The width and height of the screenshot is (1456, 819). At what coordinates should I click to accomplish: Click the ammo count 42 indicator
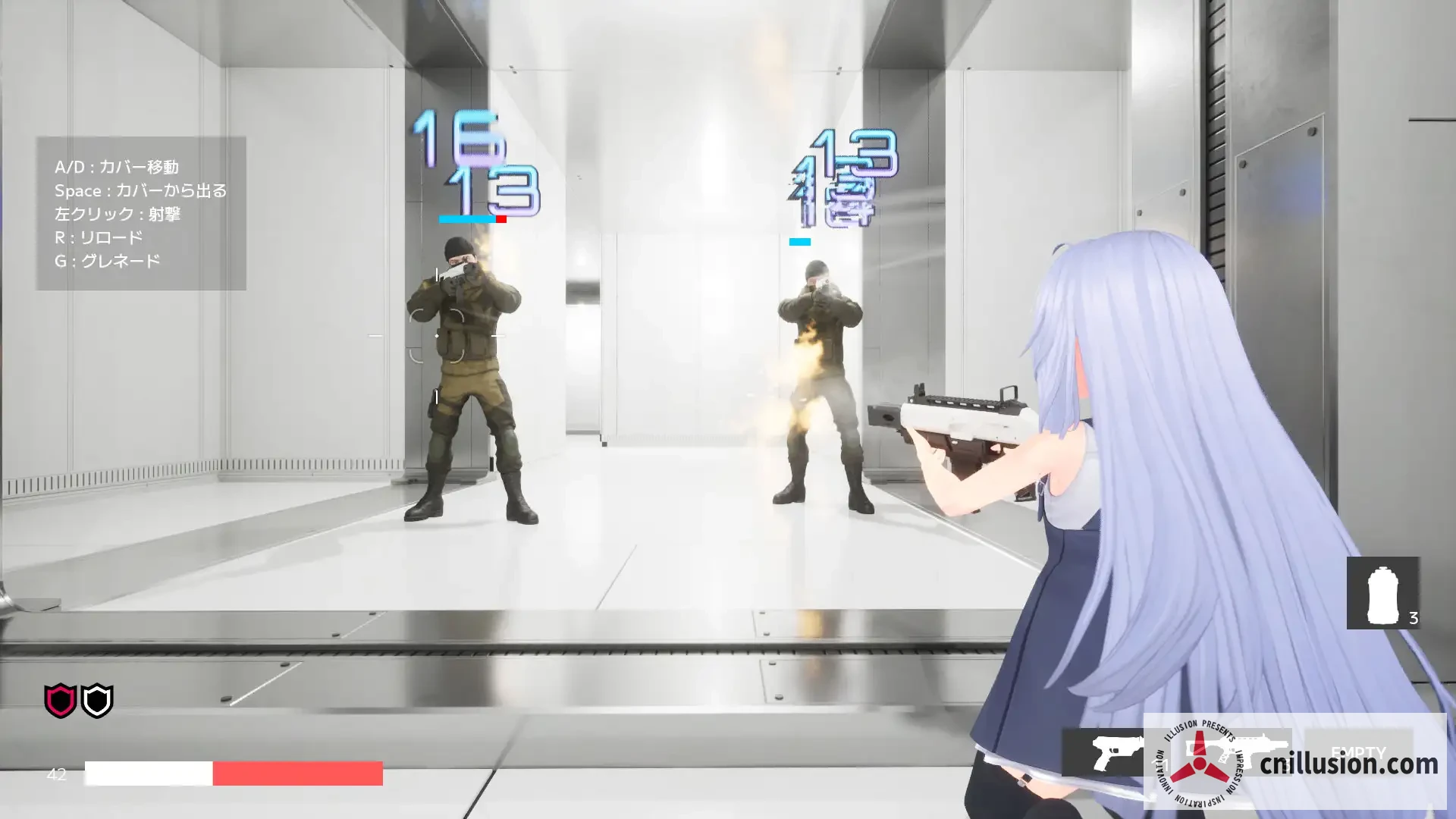coord(55,775)
